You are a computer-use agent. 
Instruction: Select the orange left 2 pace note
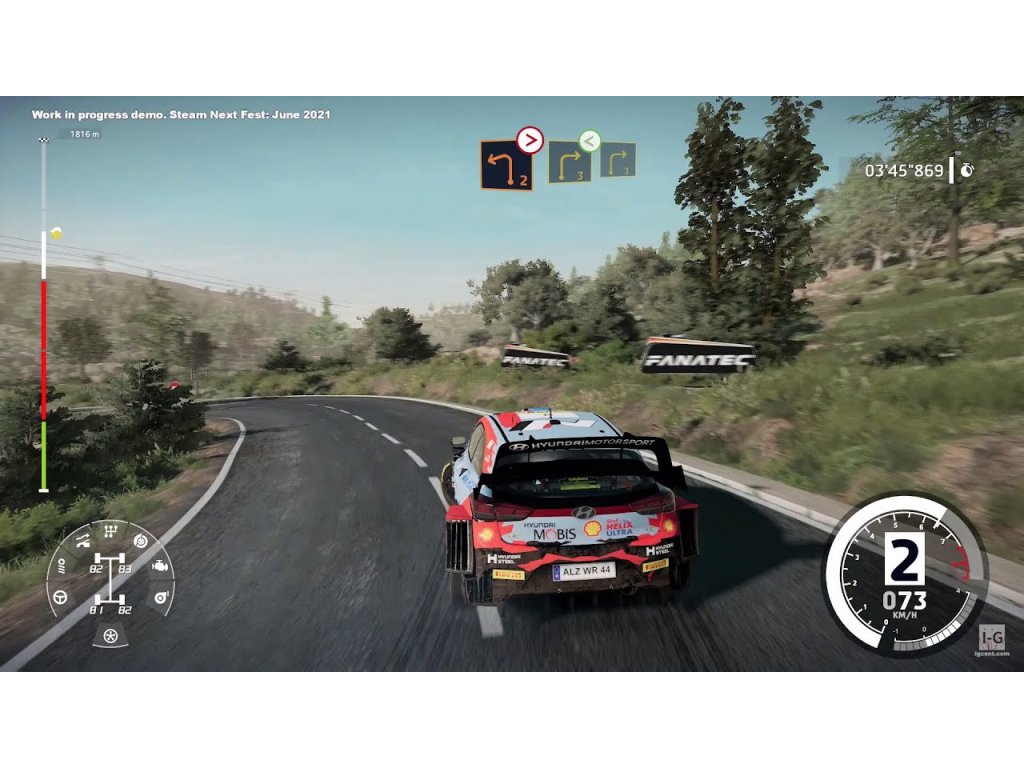(506, 165)
